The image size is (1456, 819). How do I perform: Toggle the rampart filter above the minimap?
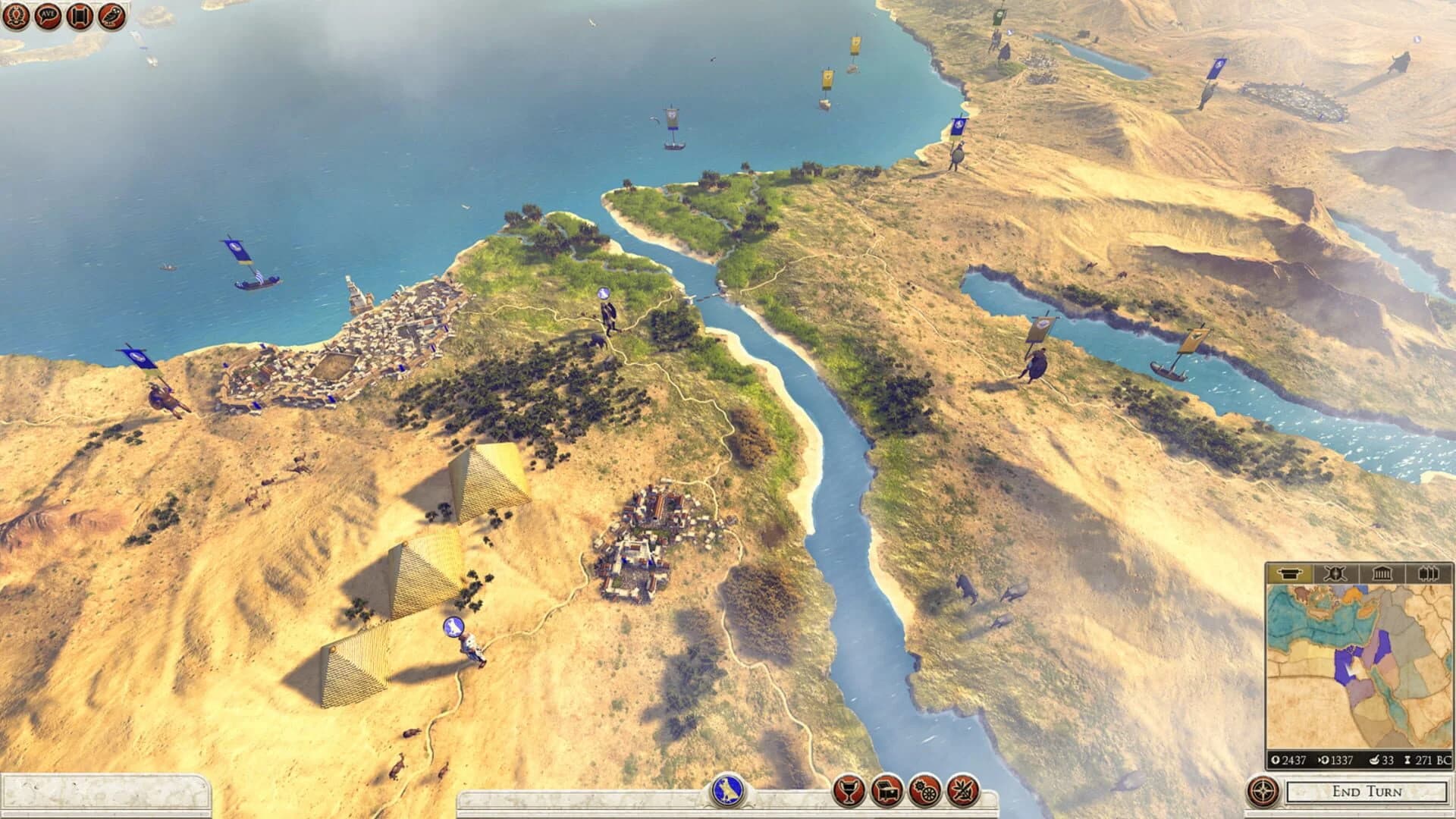[x=1291, y=574]
